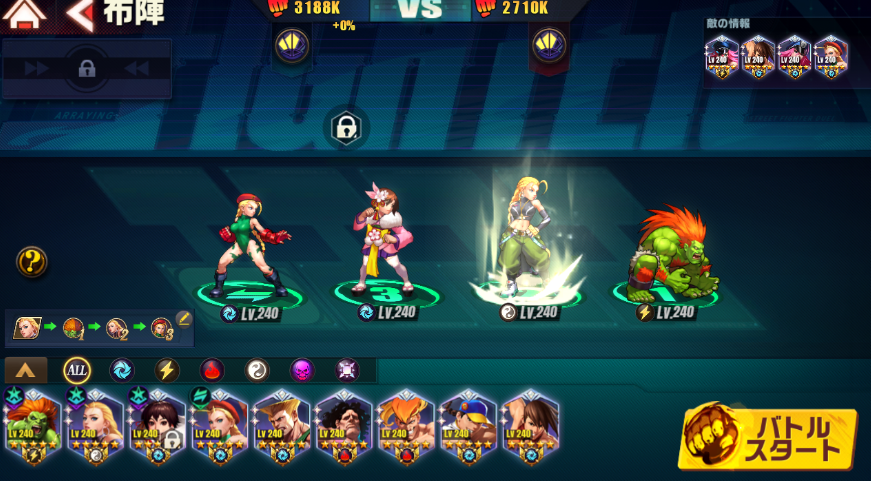
Task: Open the player team emblem badge
Action: (292, 44)
